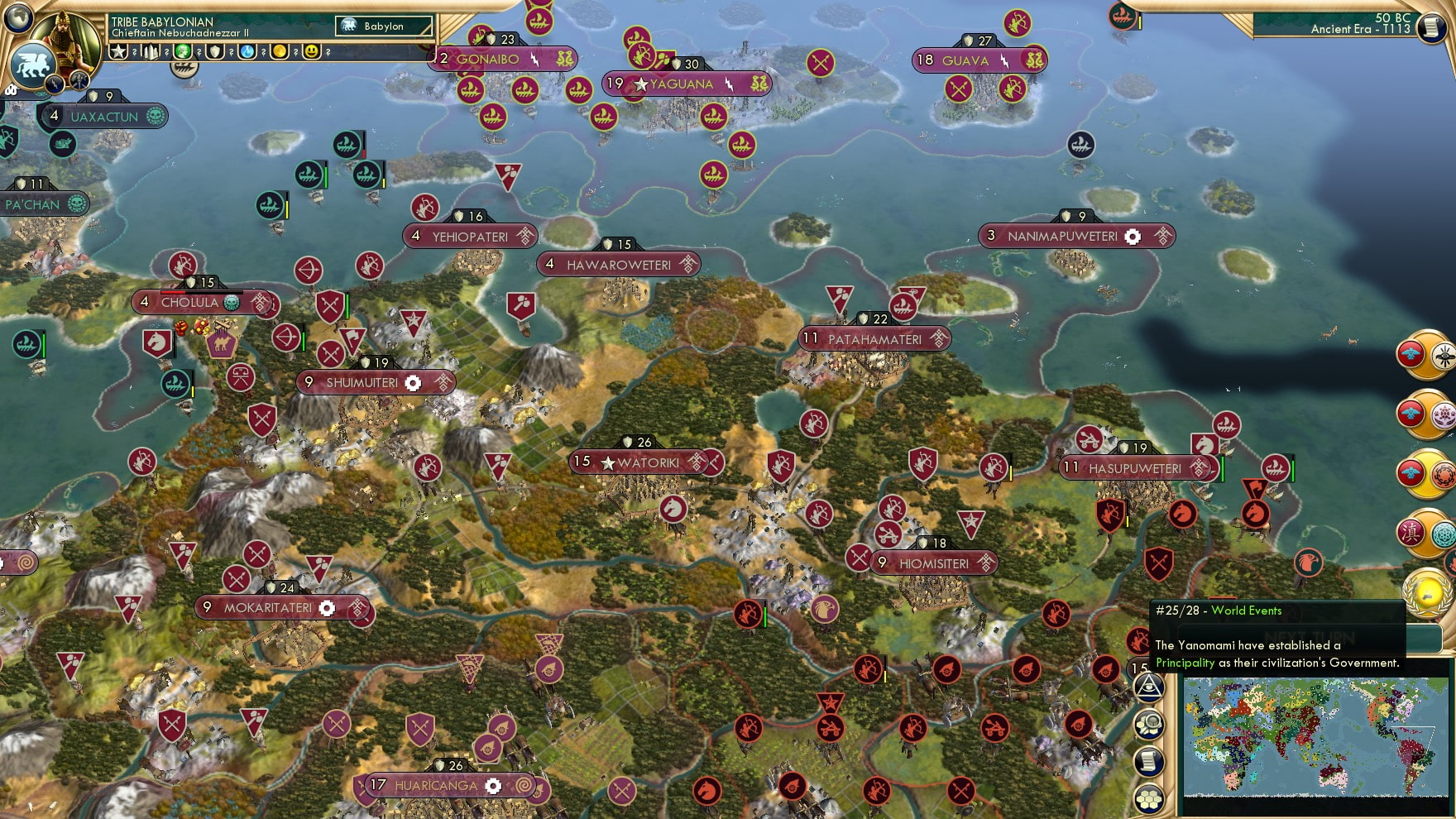
Task: Select the gold coin icon in the stats bar
Action: tap(281, 54)
